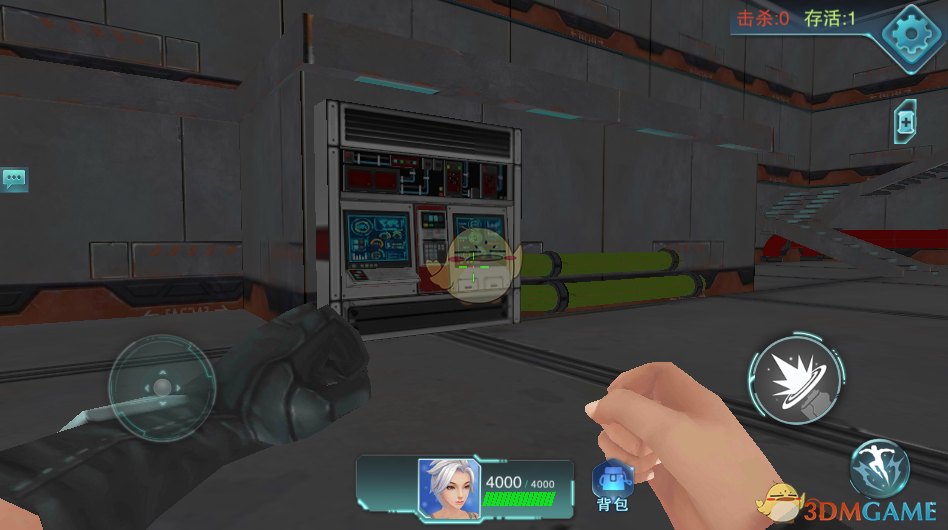The height and width of the screenshot is (530, 948).
Task: Select the white-haired character portrait
Action: click(448, 488)
